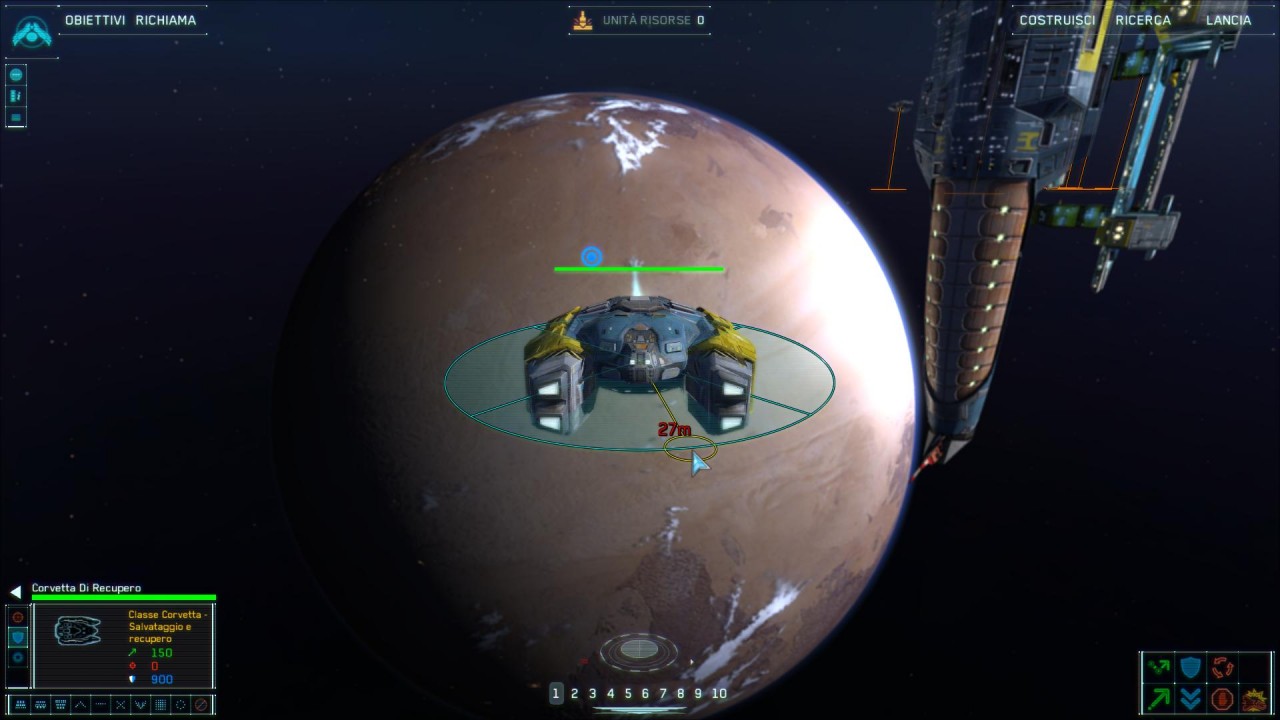Click the red octagon stop command

point(1221,698)
